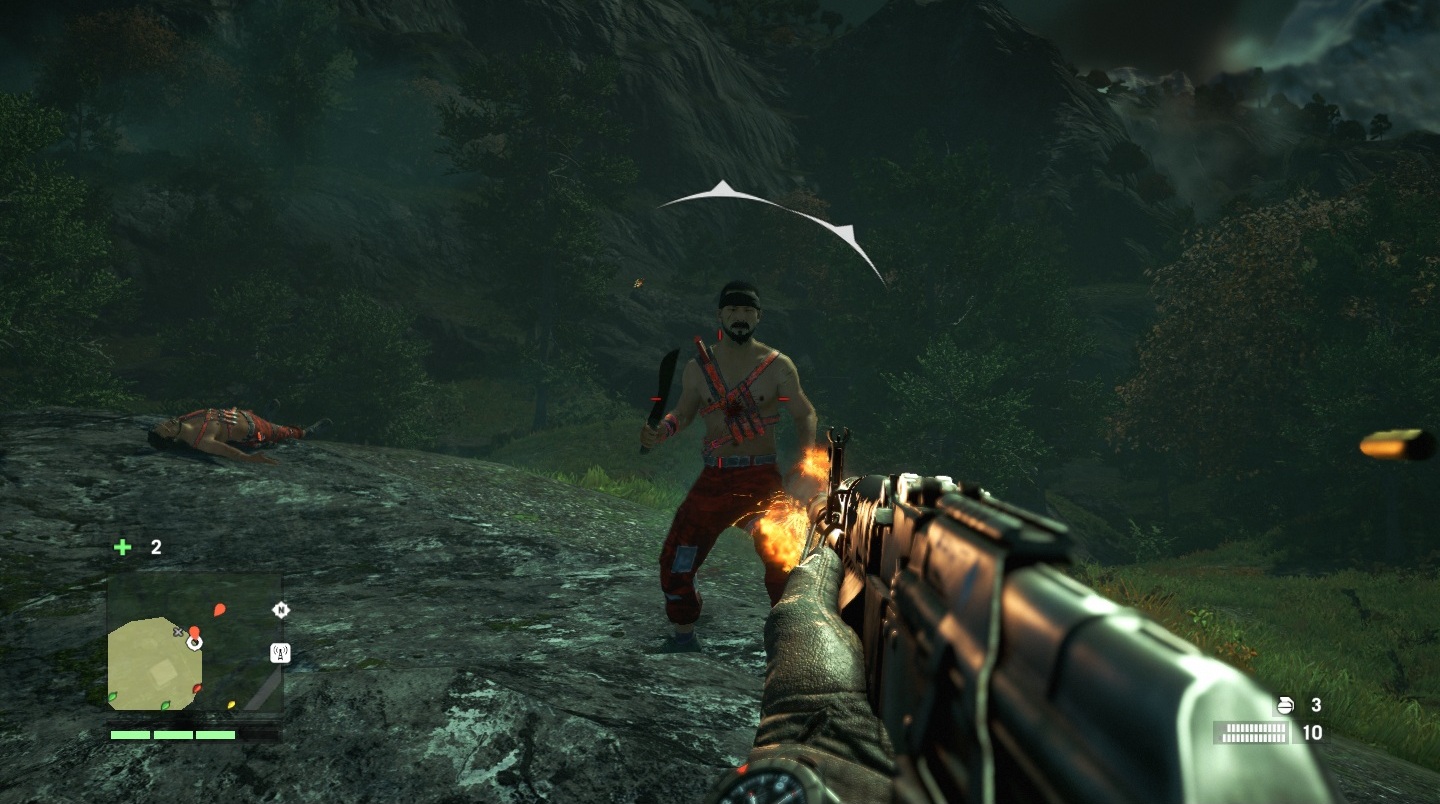Screen dimensions: 1440x804
Task: Click the yellow leaf marker on minimap
Action: point(231,704)
